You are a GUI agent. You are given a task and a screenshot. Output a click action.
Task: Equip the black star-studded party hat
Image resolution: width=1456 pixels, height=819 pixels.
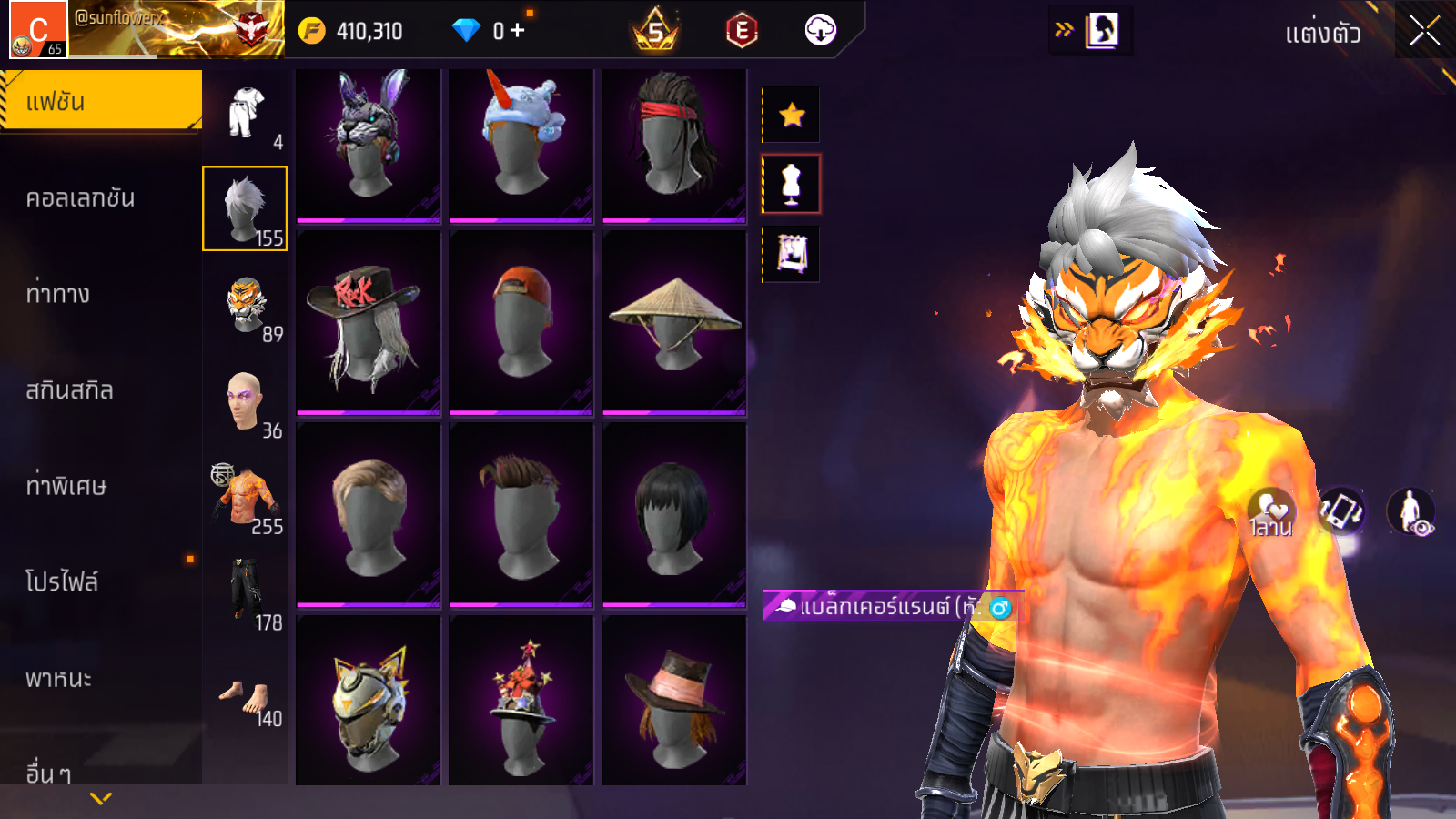tap(521, 701)
